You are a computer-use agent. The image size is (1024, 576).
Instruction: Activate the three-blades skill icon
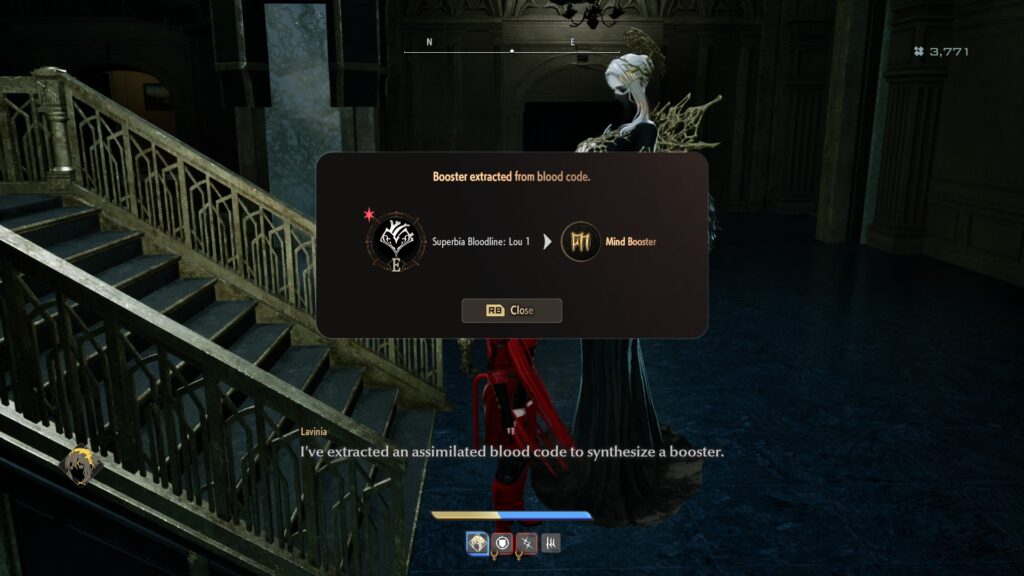pos(550,543)
